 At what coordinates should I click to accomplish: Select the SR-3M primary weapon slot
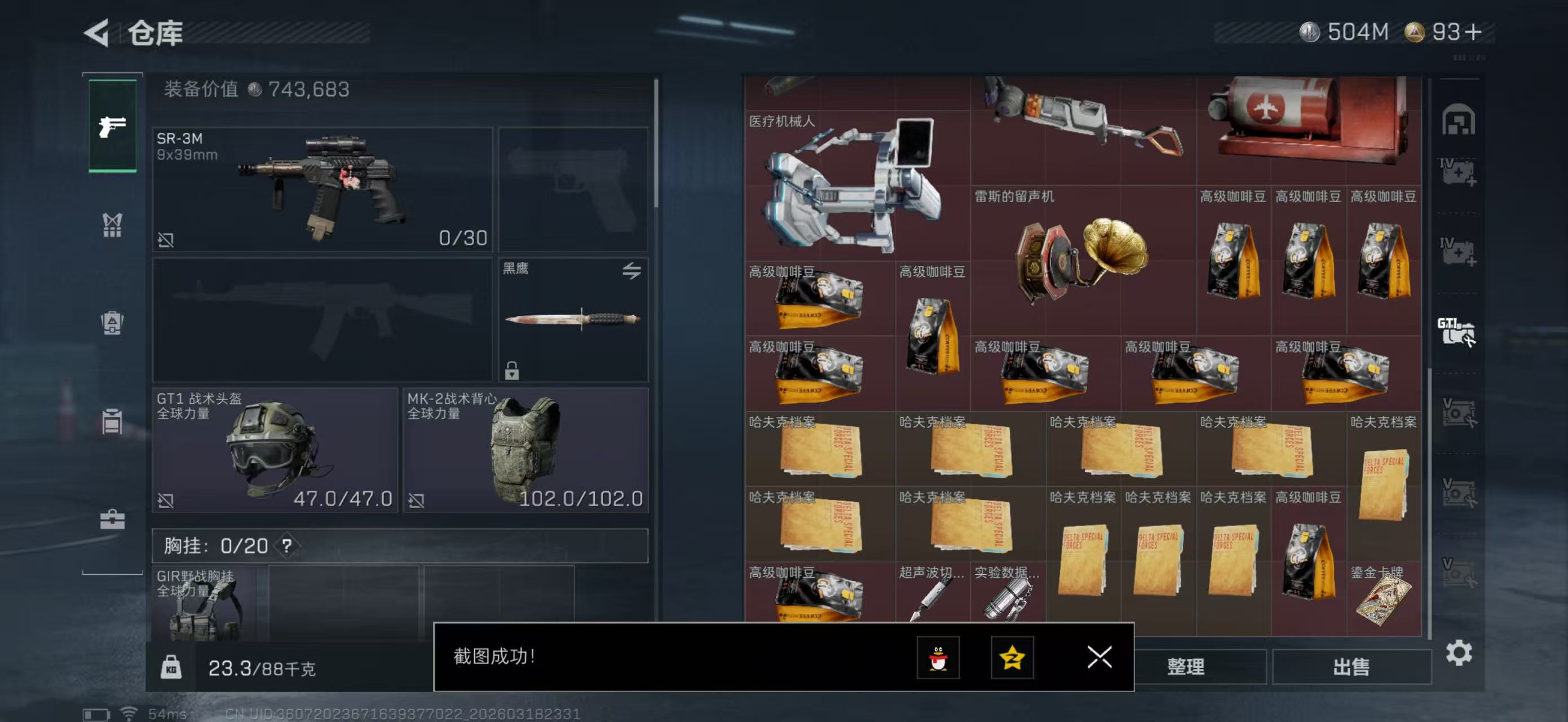322,189
